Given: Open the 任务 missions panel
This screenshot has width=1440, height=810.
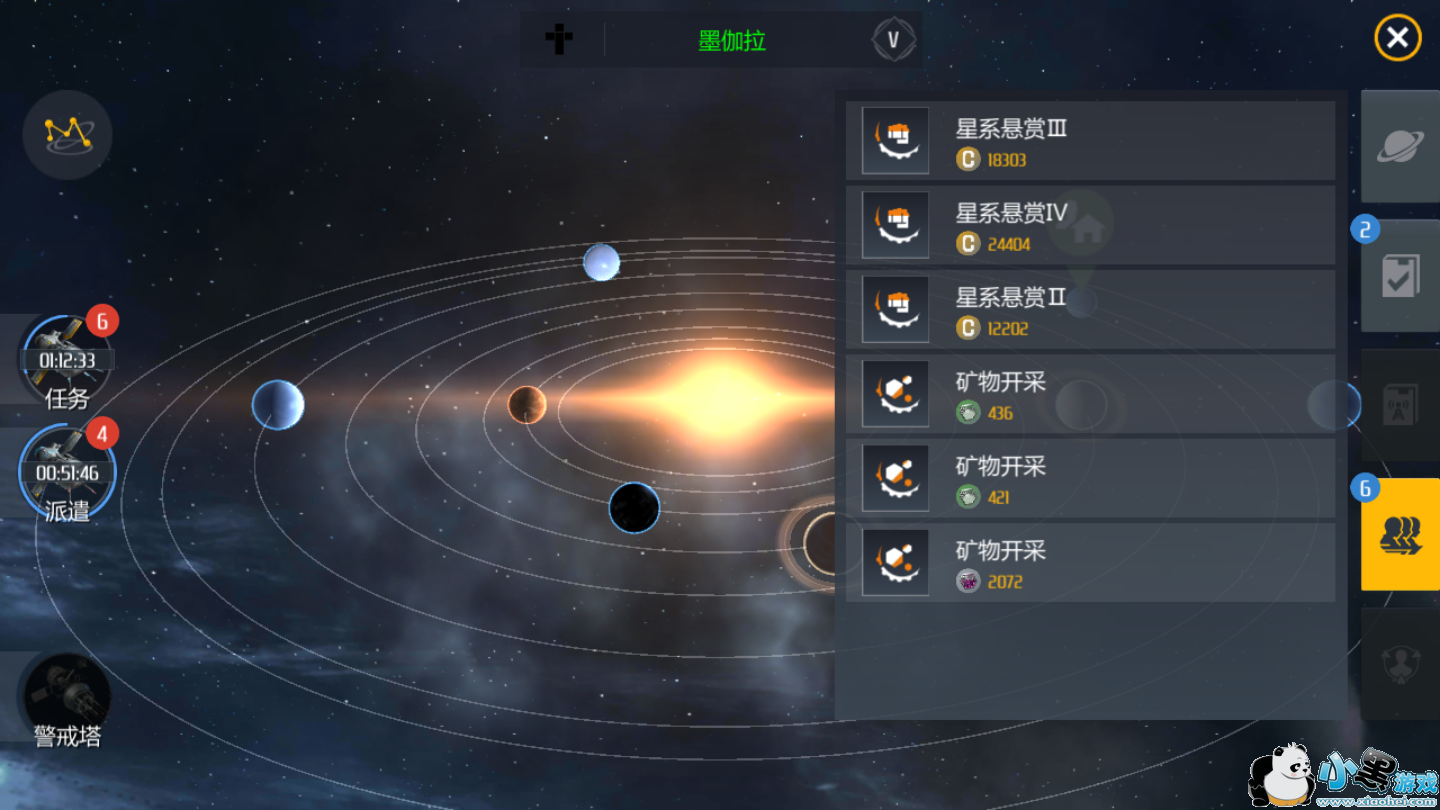Looking at the screenshot, I should (x=67, y=362).
